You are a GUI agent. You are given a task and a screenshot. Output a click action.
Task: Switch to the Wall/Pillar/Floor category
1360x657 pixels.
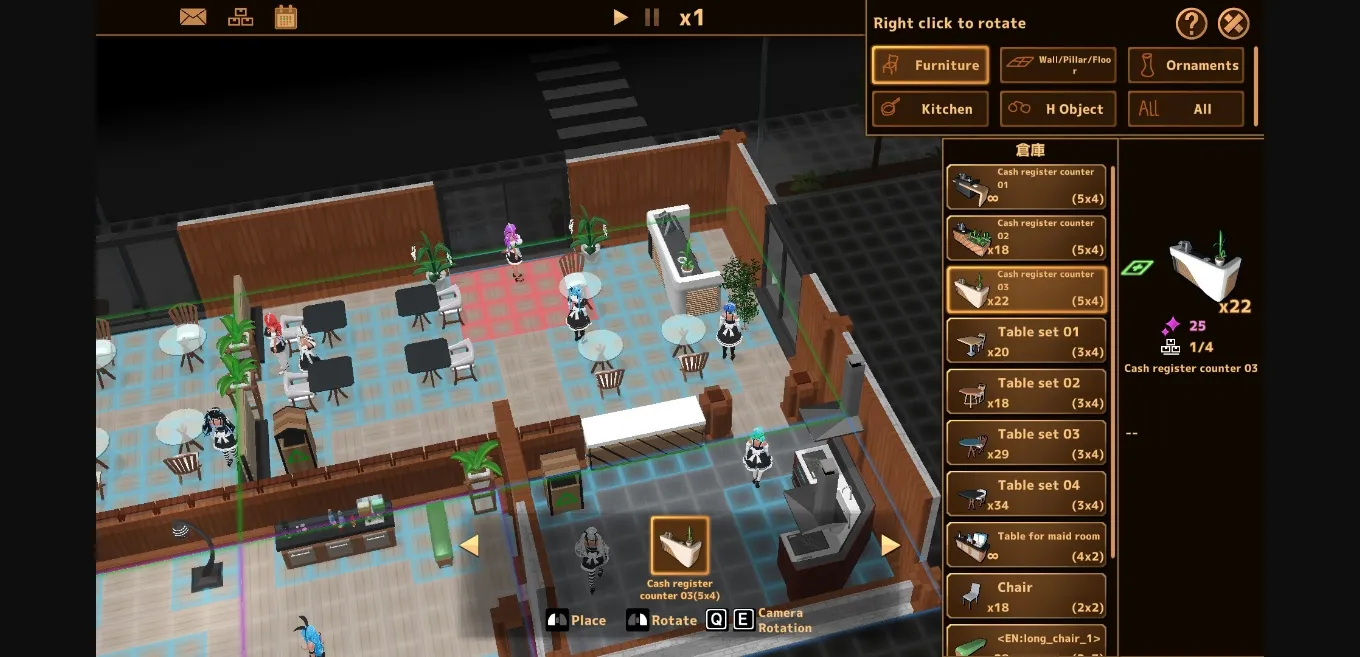(1058, 65)
